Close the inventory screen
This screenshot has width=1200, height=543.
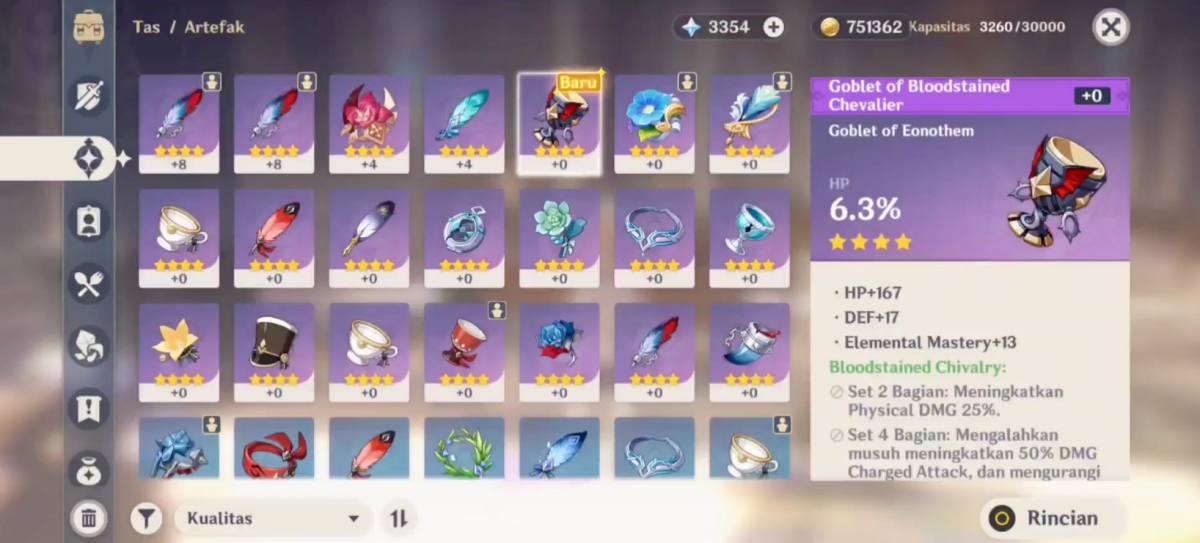pyautogui.click(x=1110, y=28)
